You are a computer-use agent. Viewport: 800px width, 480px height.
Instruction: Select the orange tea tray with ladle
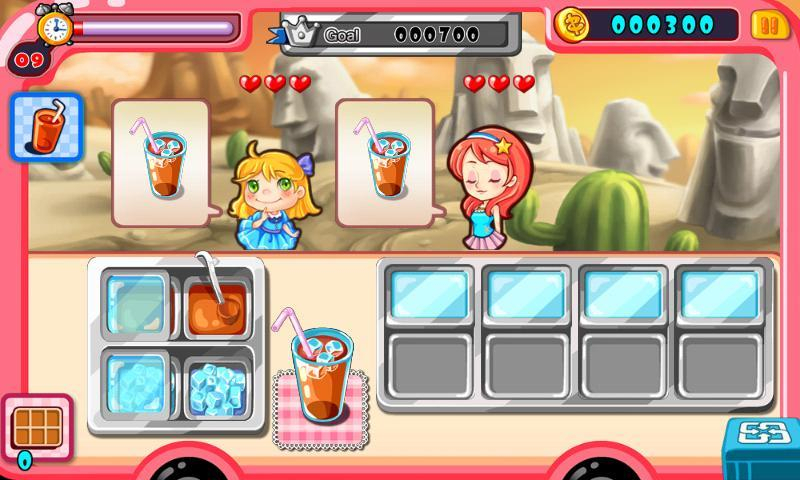tap(215, 304)
